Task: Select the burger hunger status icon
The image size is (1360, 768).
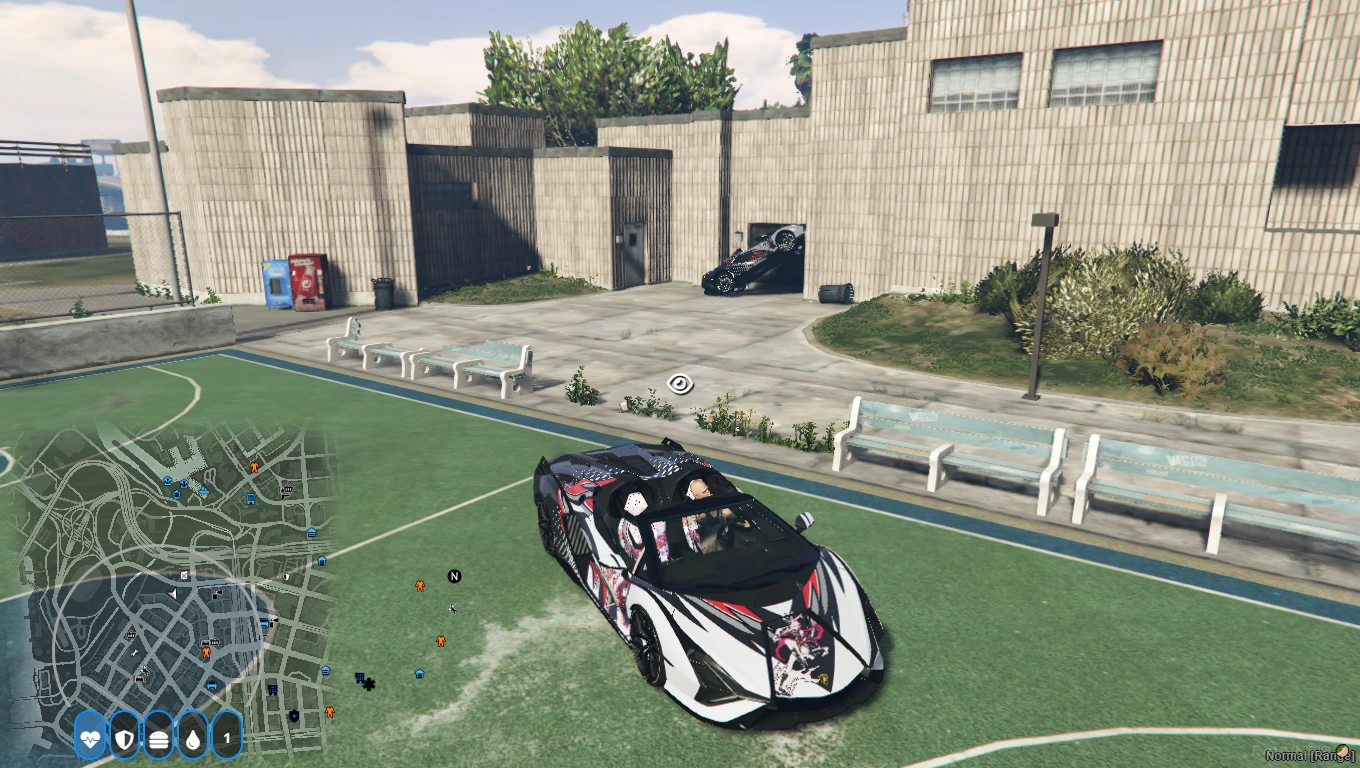Action: click(158, 738)
